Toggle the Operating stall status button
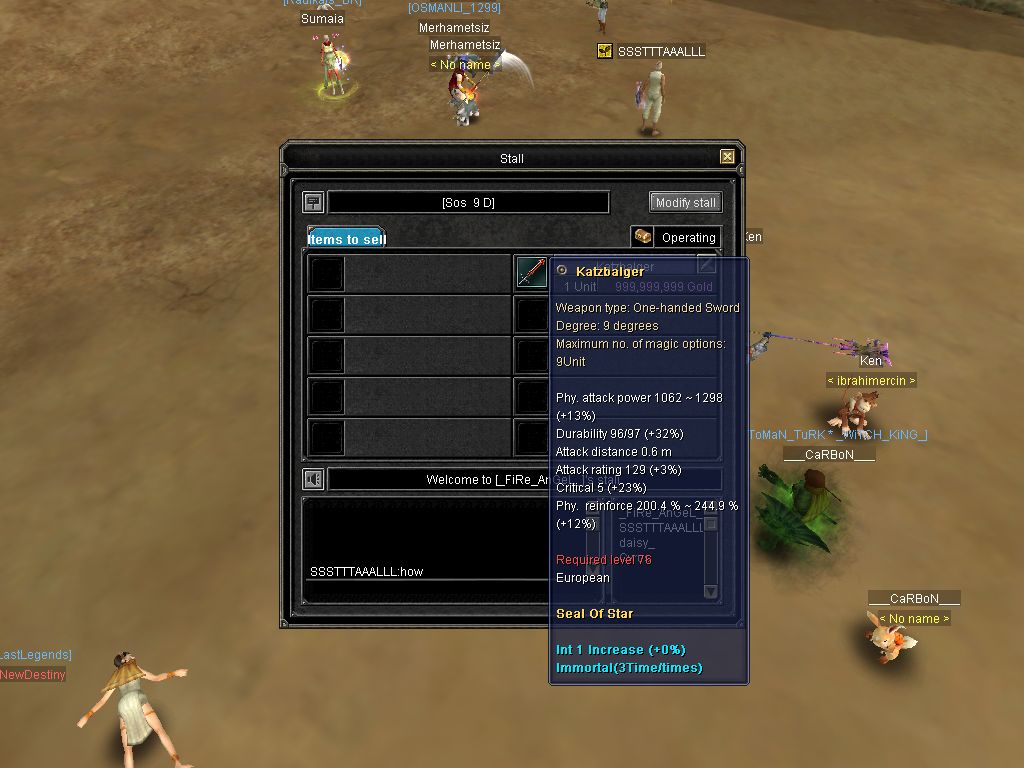This screenshot has width=1024, height=768. click(676, 237)
